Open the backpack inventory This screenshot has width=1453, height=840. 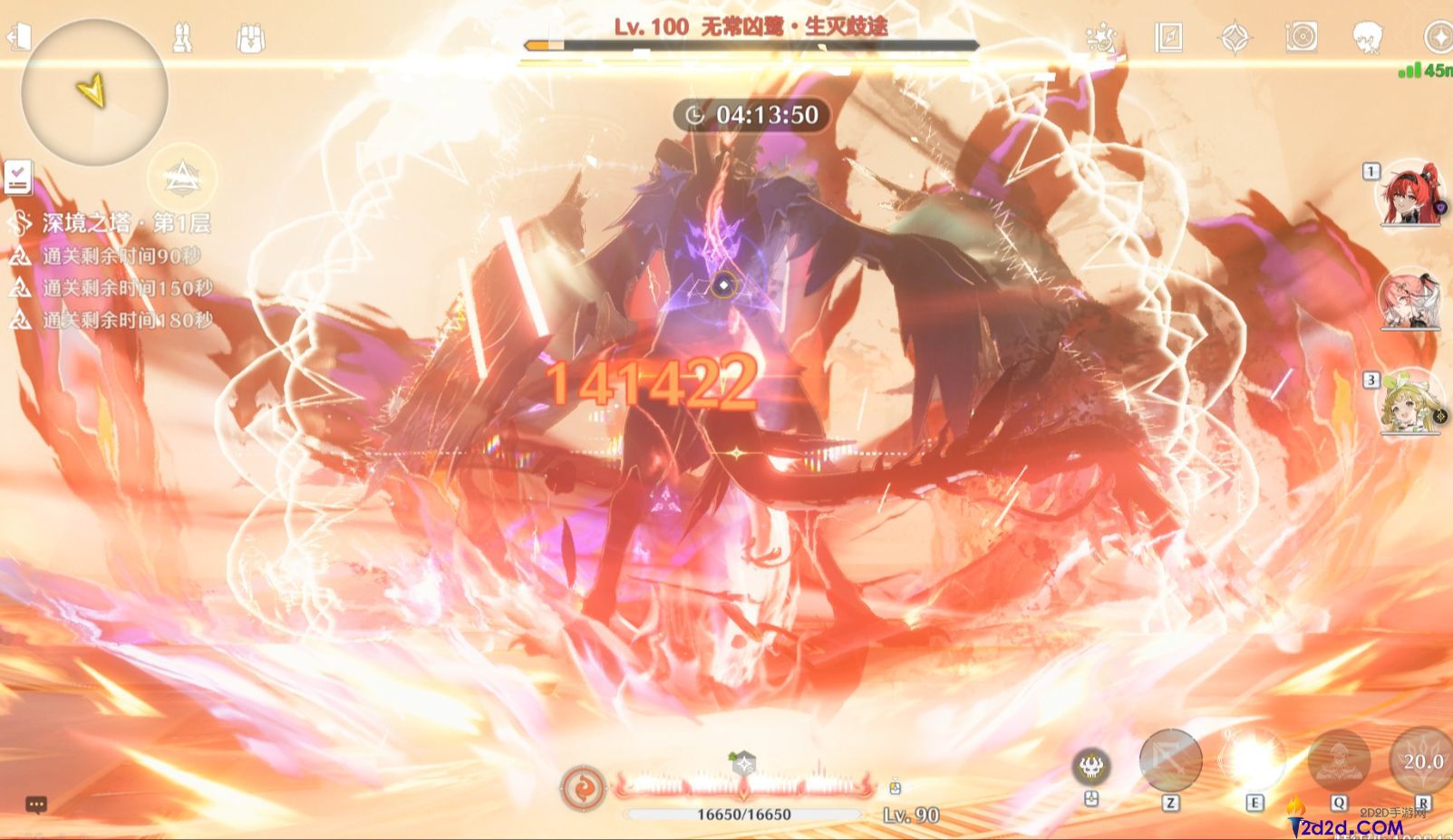click(249, 38)
